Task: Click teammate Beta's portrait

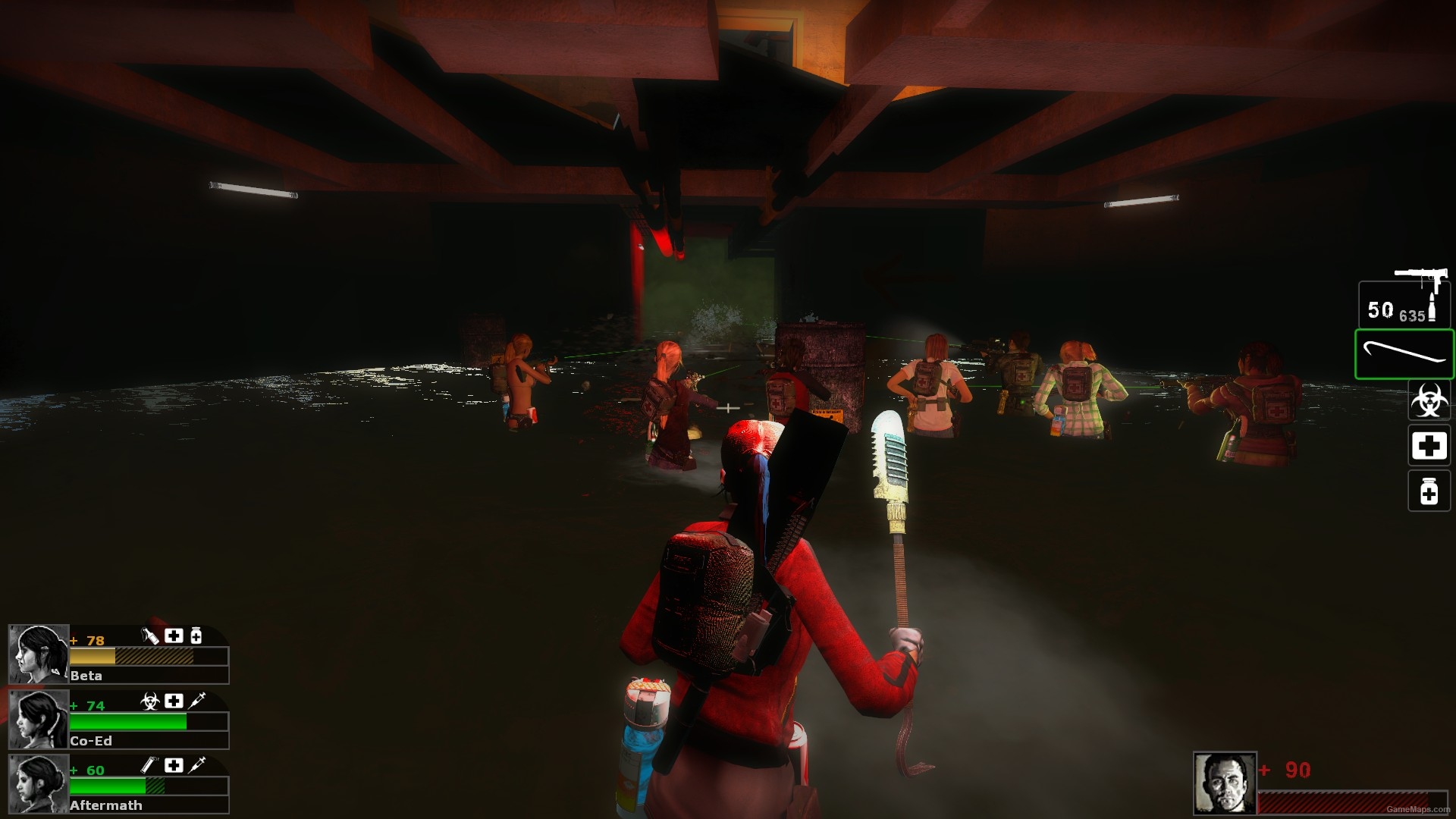Action: pos(38,654)
